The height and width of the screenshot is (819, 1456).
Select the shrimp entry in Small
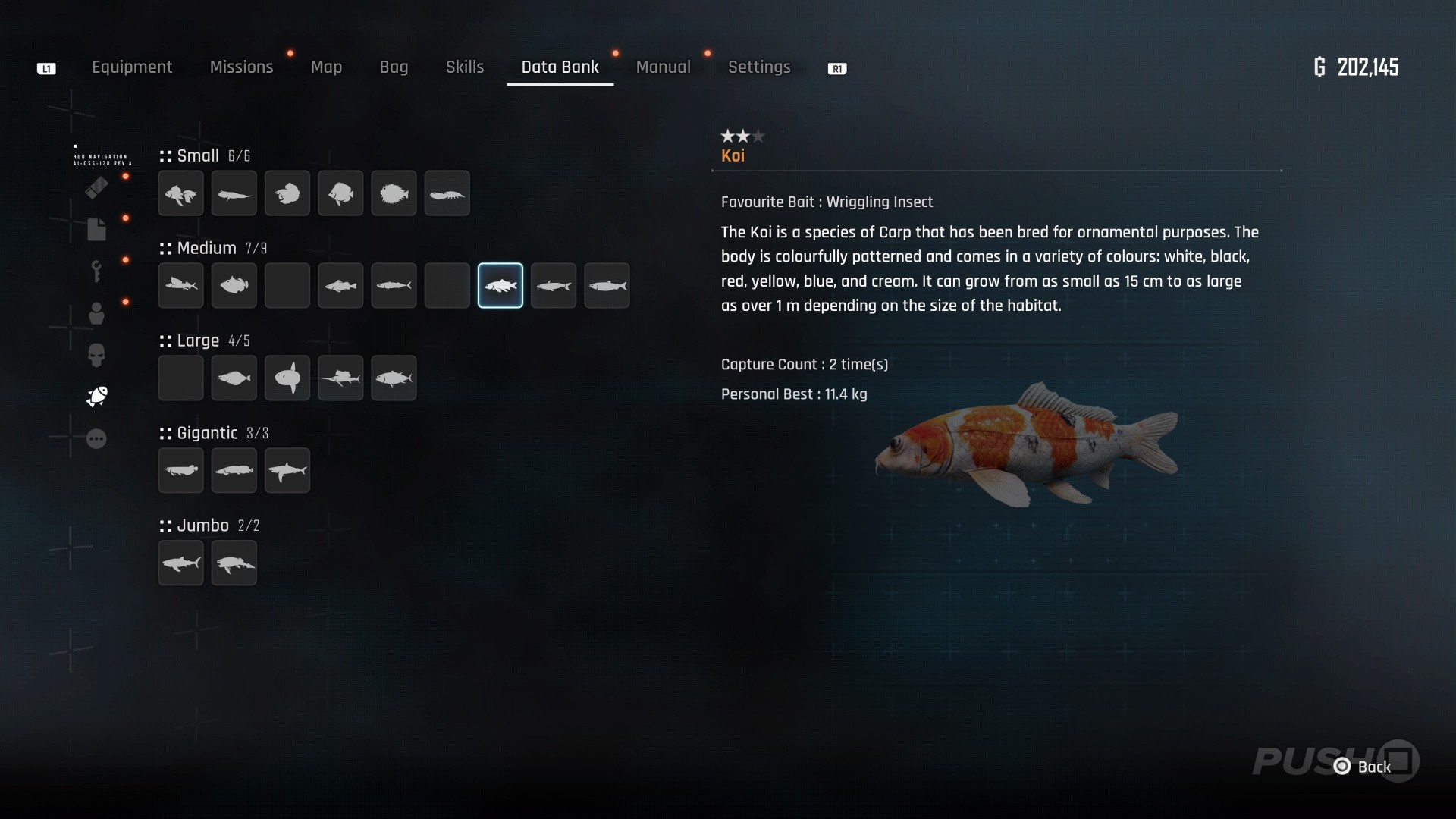(x=447, y=193)
